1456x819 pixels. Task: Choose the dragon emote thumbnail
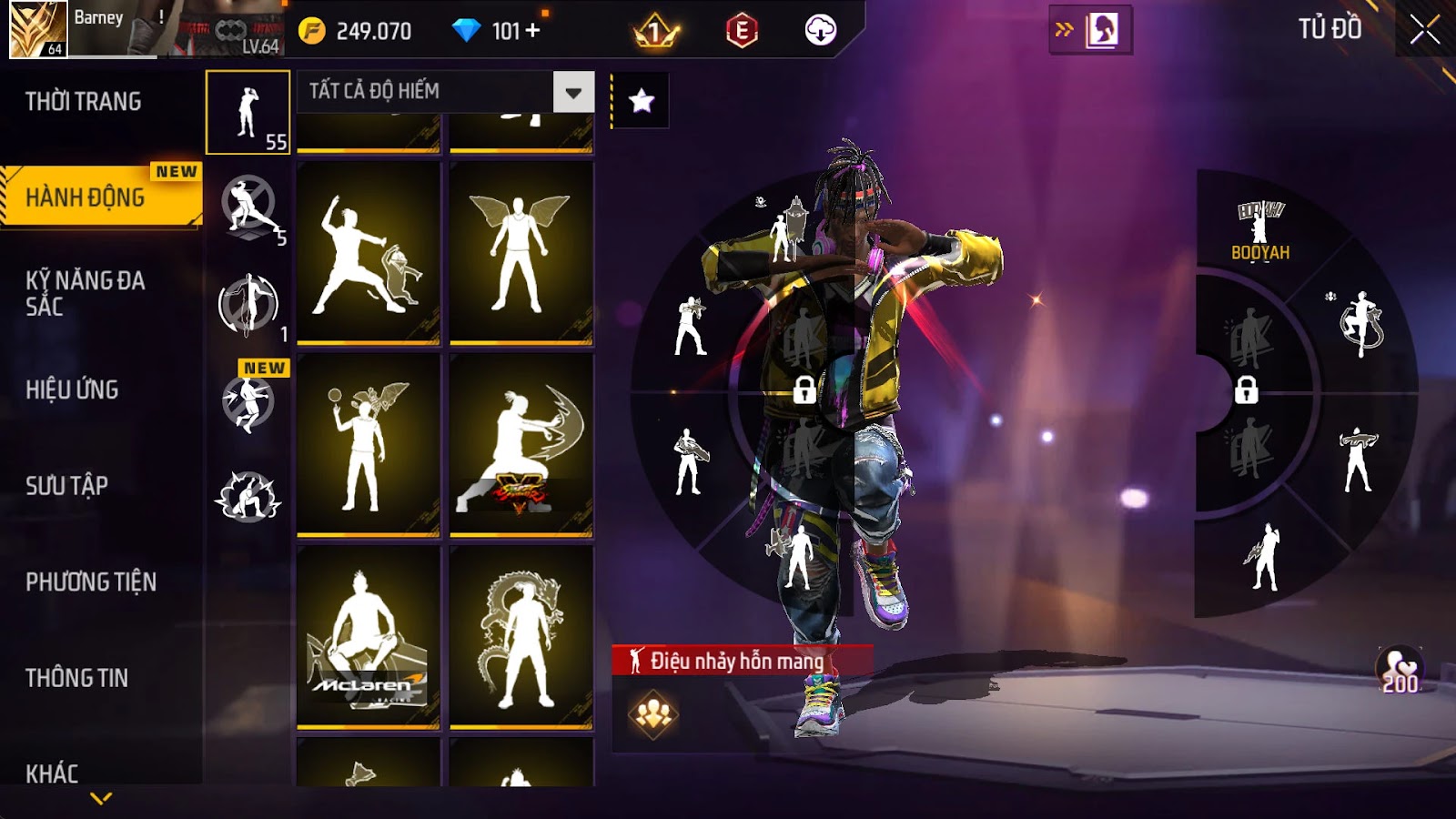521,636
